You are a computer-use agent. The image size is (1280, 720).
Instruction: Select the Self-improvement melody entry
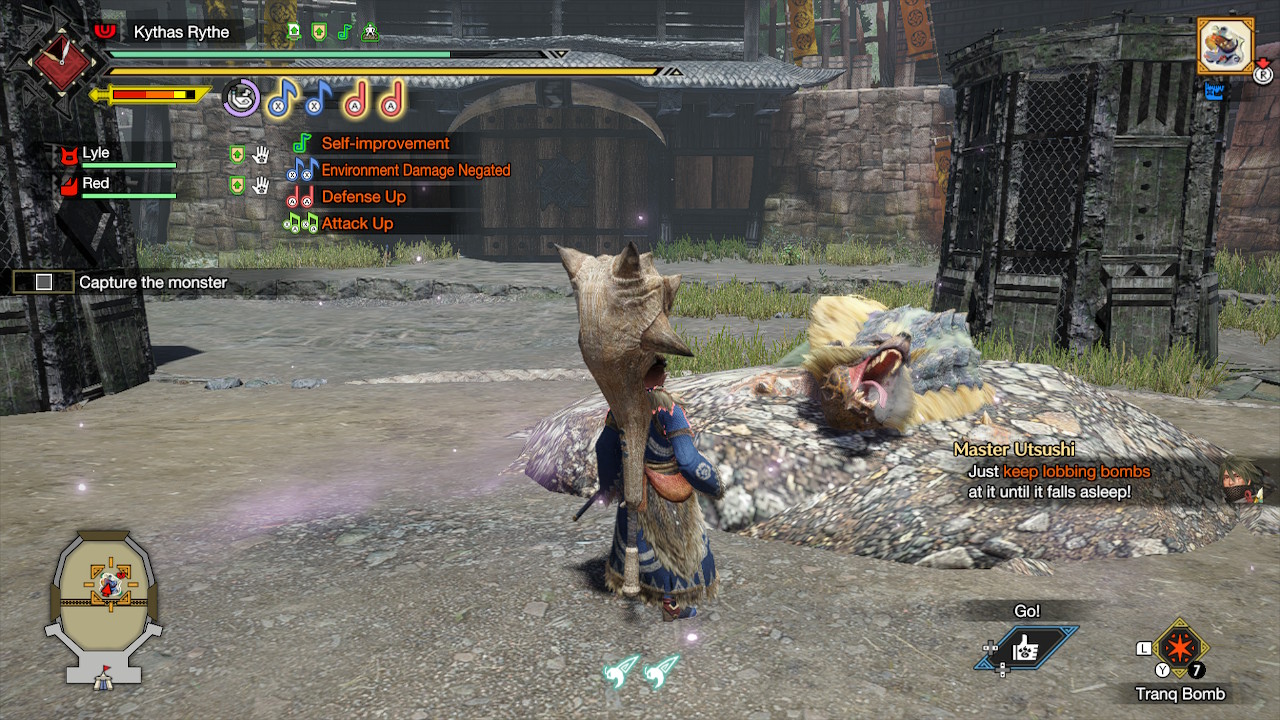(x=385, y=144)
